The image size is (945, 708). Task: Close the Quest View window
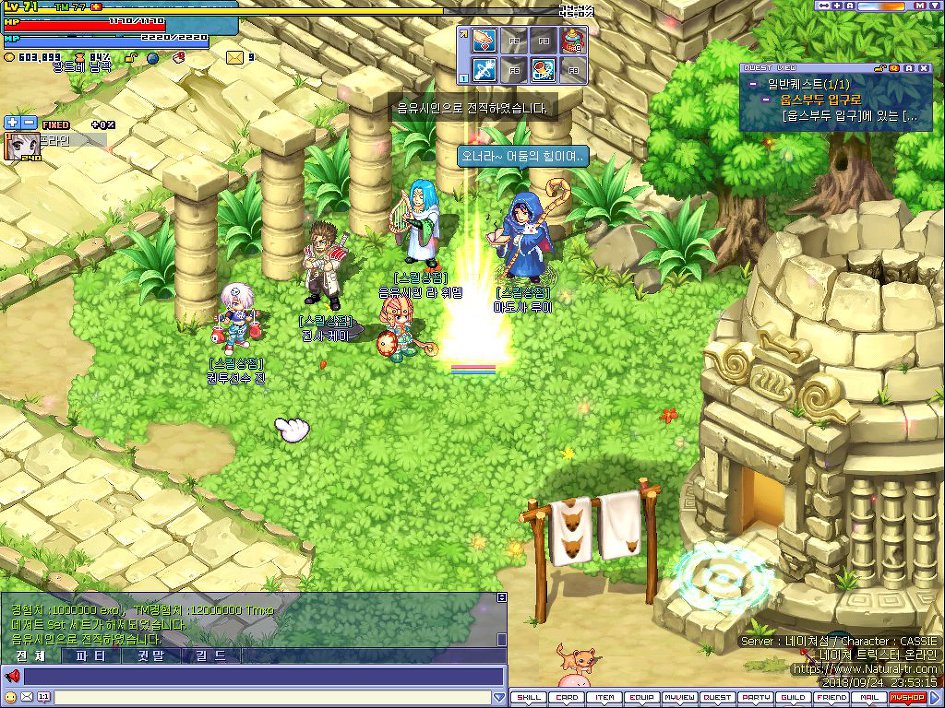click(x=926, y=68)
